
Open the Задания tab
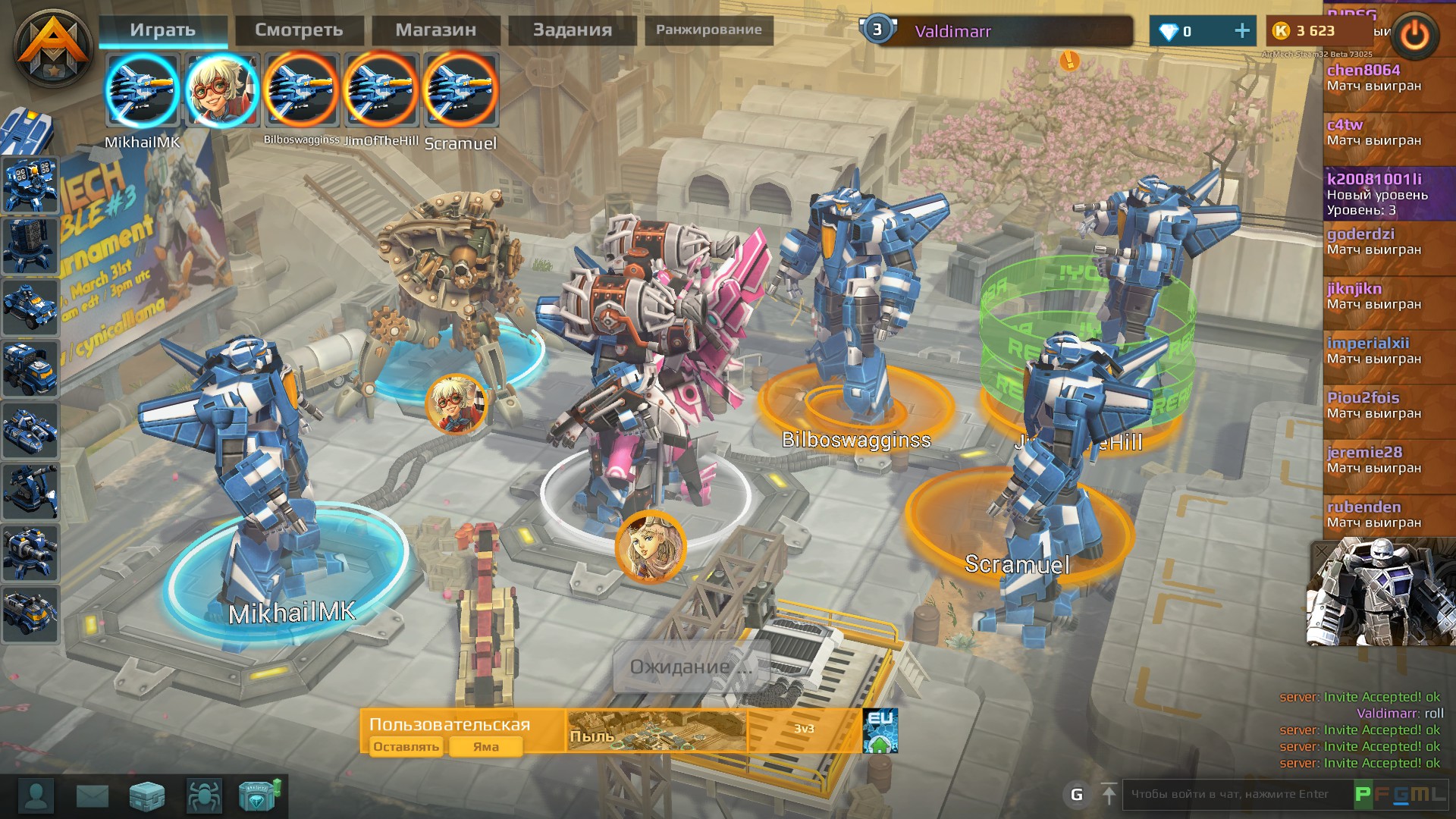pyautogui.click(x=571, y=30)
